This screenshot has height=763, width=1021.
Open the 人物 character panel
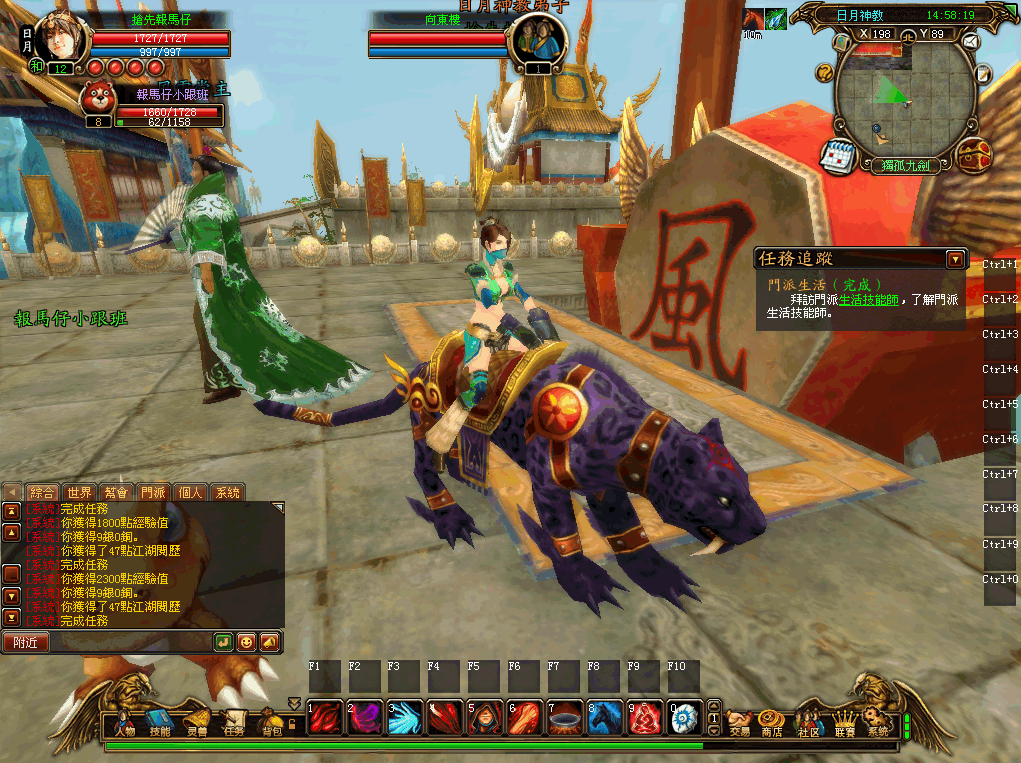[124, 722]
